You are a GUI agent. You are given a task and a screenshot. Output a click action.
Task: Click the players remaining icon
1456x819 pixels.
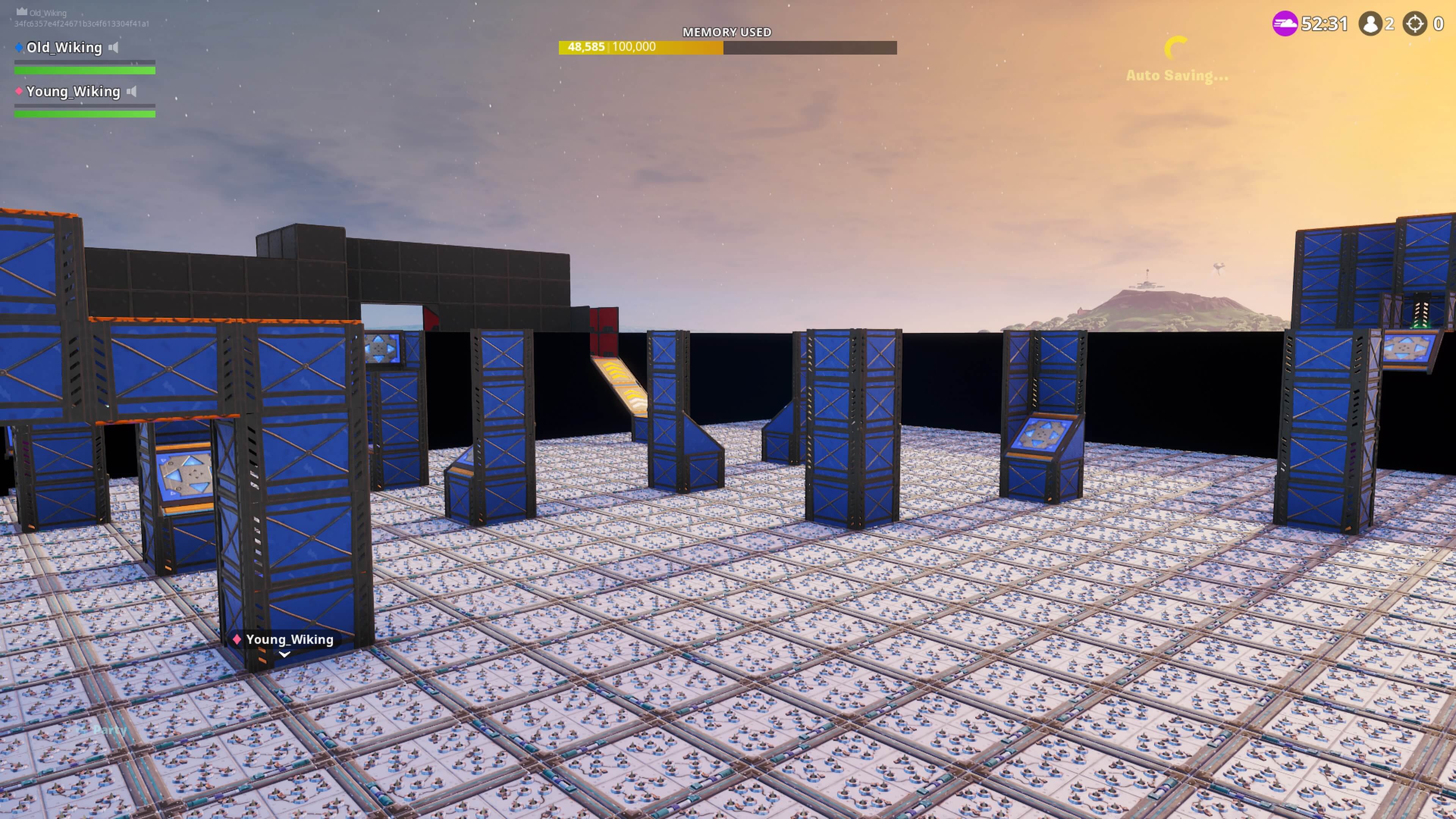[1370, 24]
